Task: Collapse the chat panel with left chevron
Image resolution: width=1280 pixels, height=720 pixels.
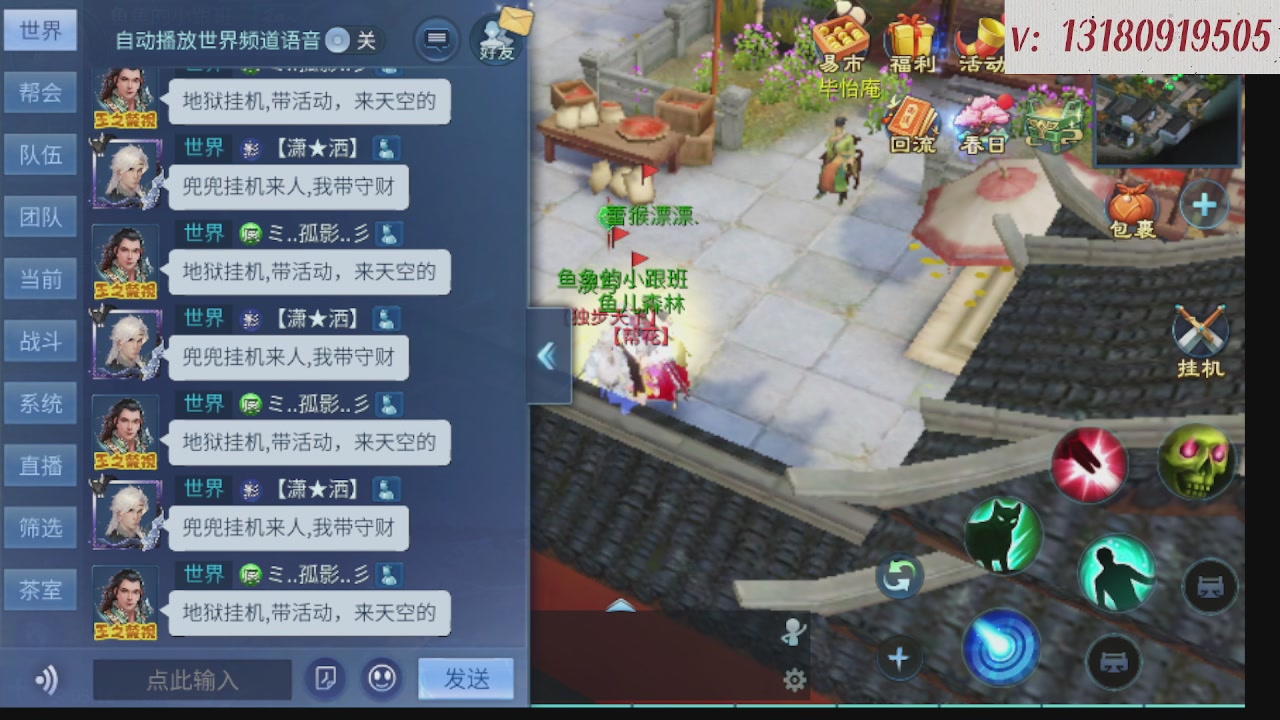Action: pyautogui.click(x=547, y=356)
